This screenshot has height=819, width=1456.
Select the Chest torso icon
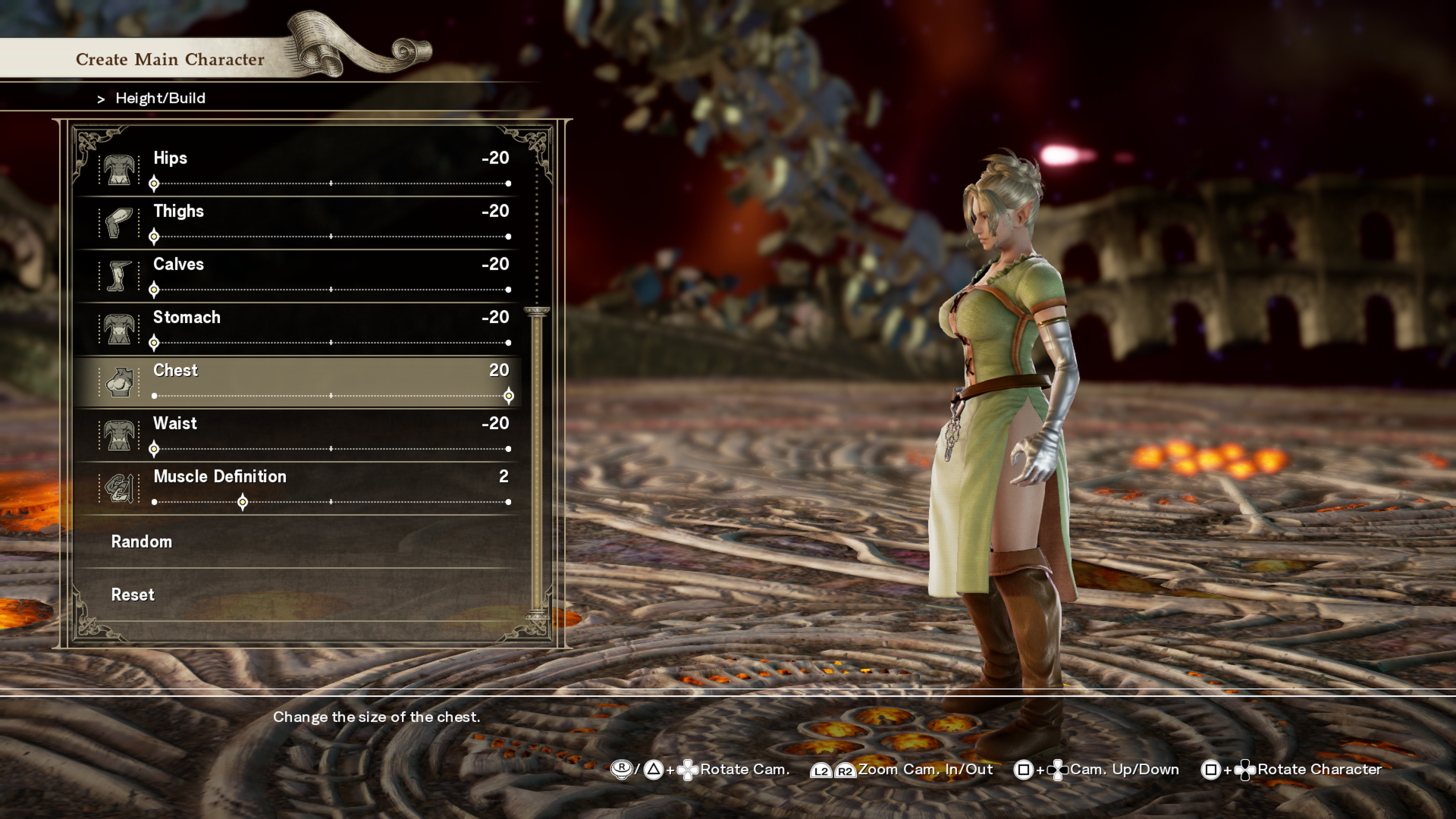(x=119, y=382)
